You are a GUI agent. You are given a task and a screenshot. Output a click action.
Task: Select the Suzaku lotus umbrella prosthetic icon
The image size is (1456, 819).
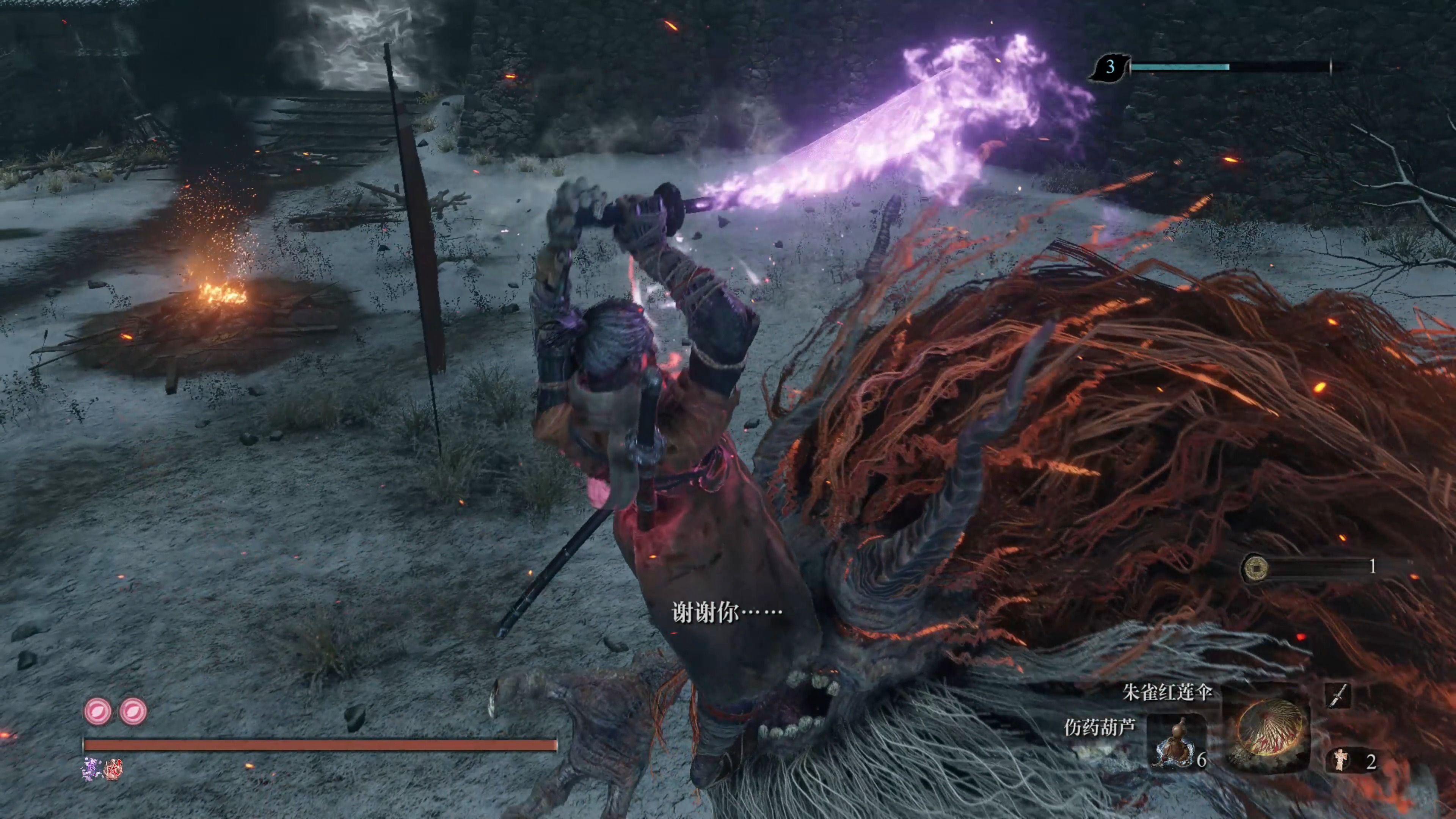click(1267, 728)
